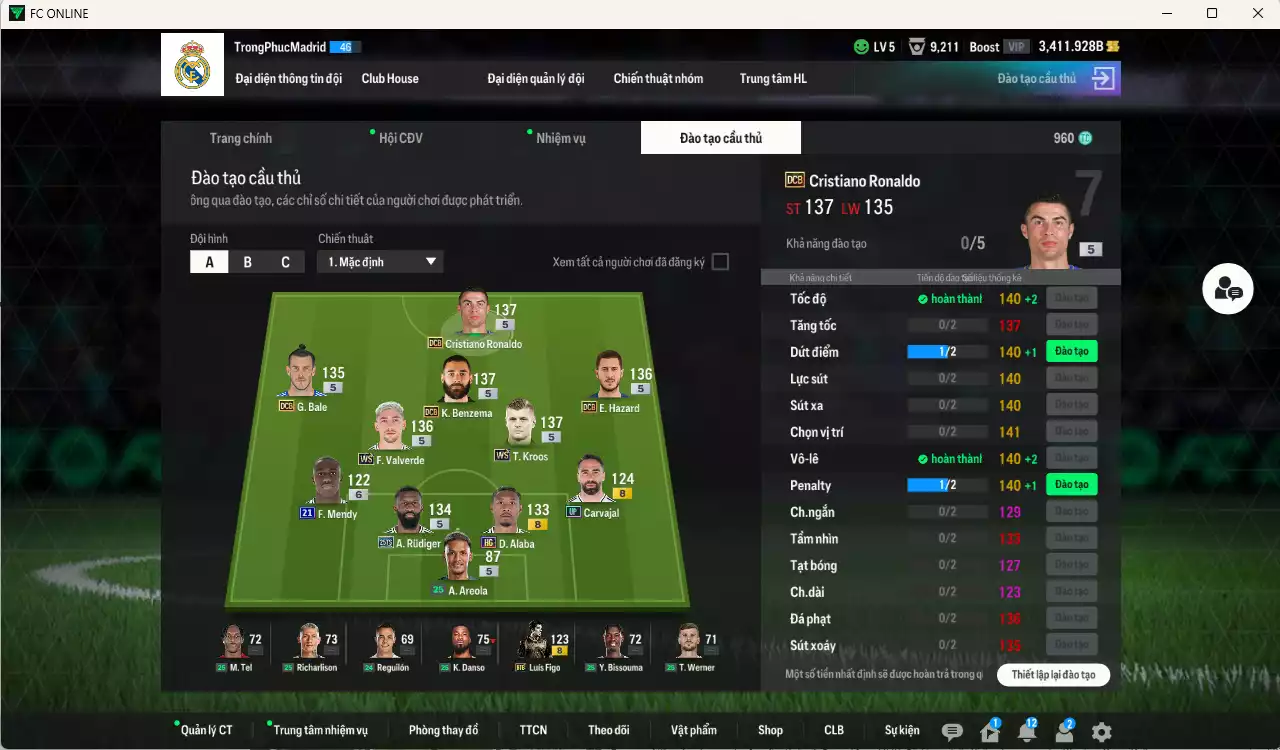Screen dimensions: 1280x750
Task: Open the chat message icon in the bottom bar
Action: click(952, 732)
